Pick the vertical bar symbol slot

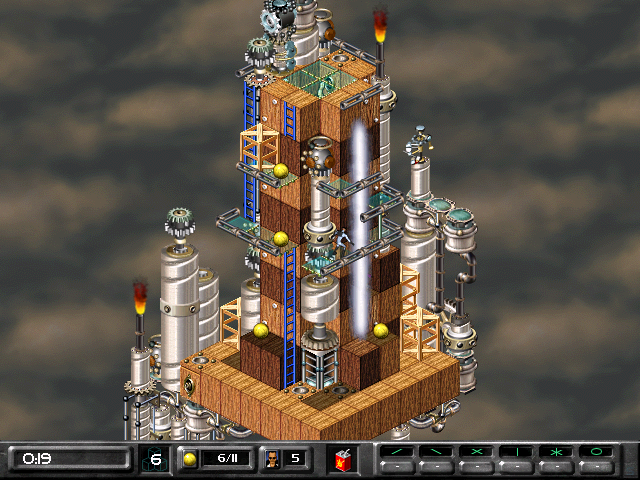coord(516,453)
